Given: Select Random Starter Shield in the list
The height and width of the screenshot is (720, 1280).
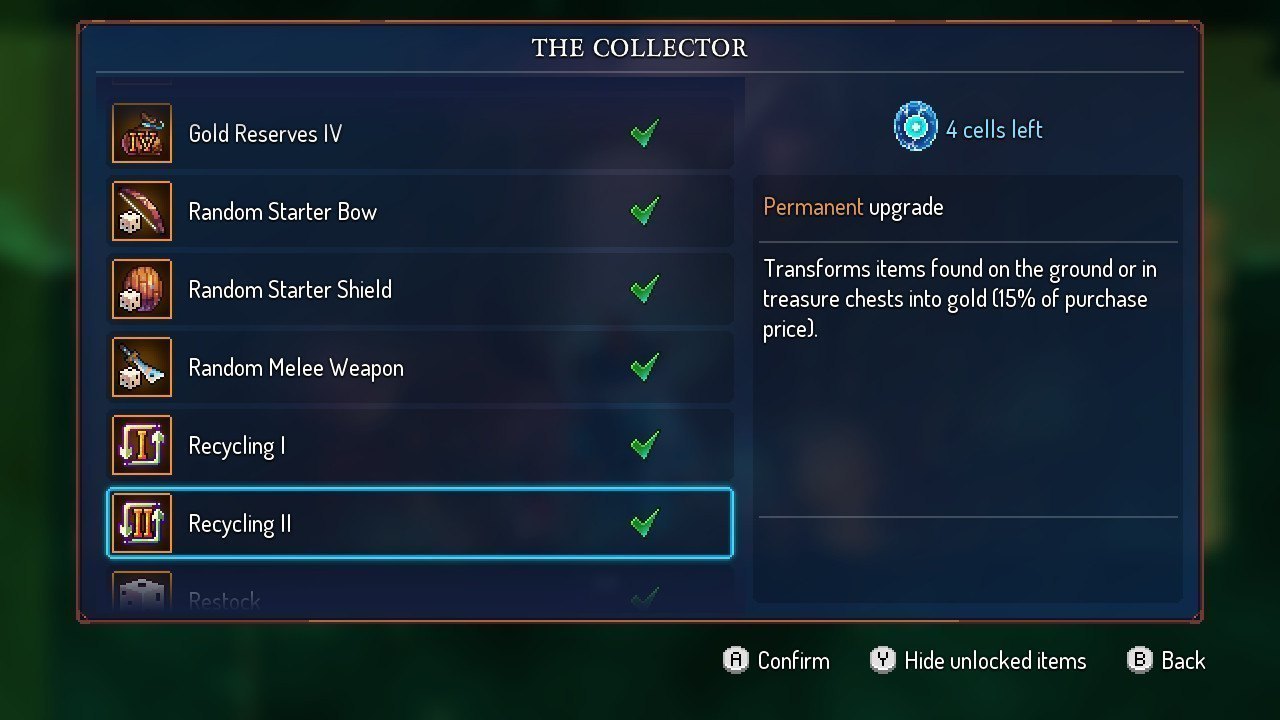Looking at the screenshot, I should tap(419, 290).
